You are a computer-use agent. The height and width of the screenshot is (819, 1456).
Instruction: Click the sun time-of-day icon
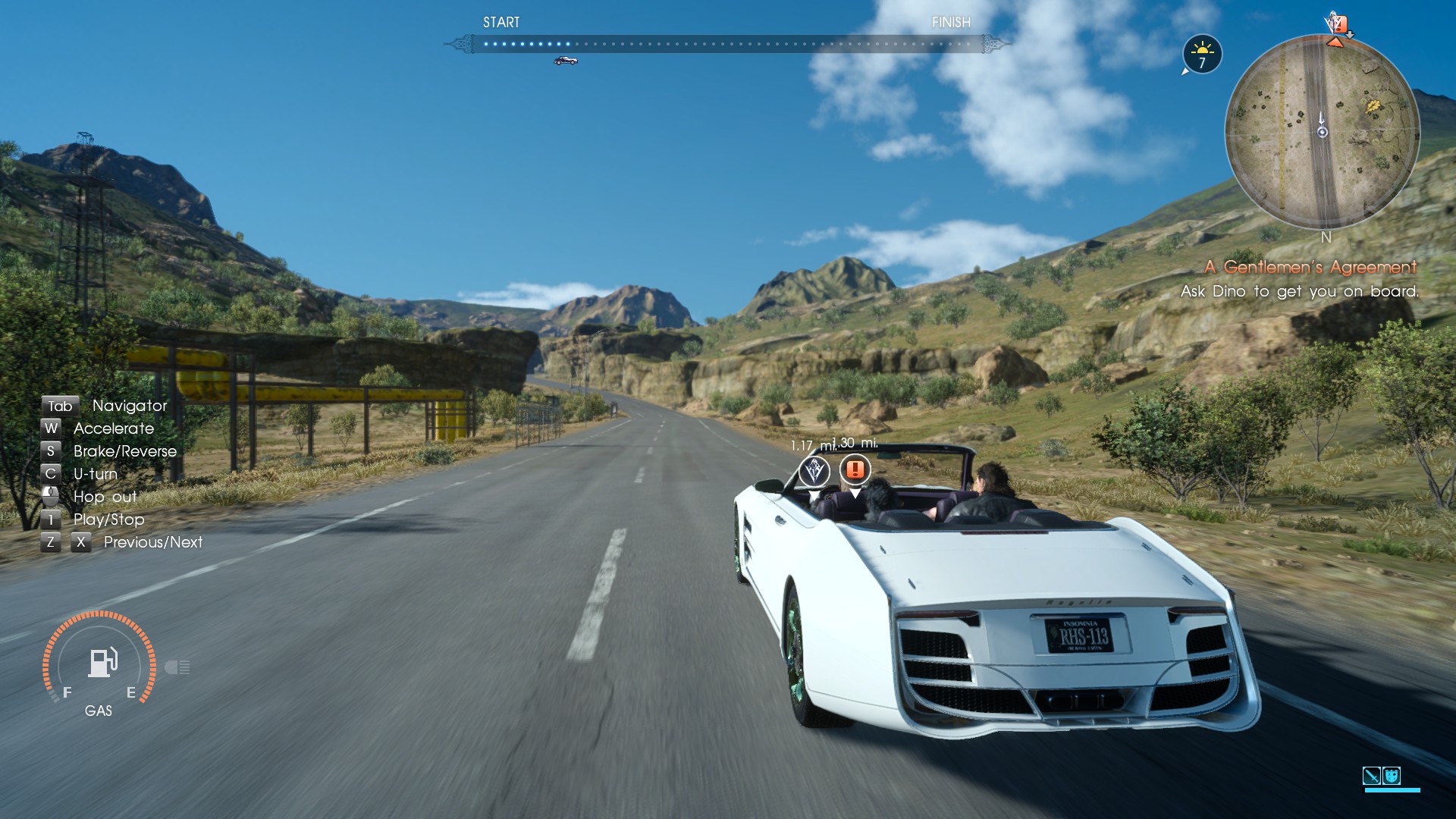coord(1202,54)
